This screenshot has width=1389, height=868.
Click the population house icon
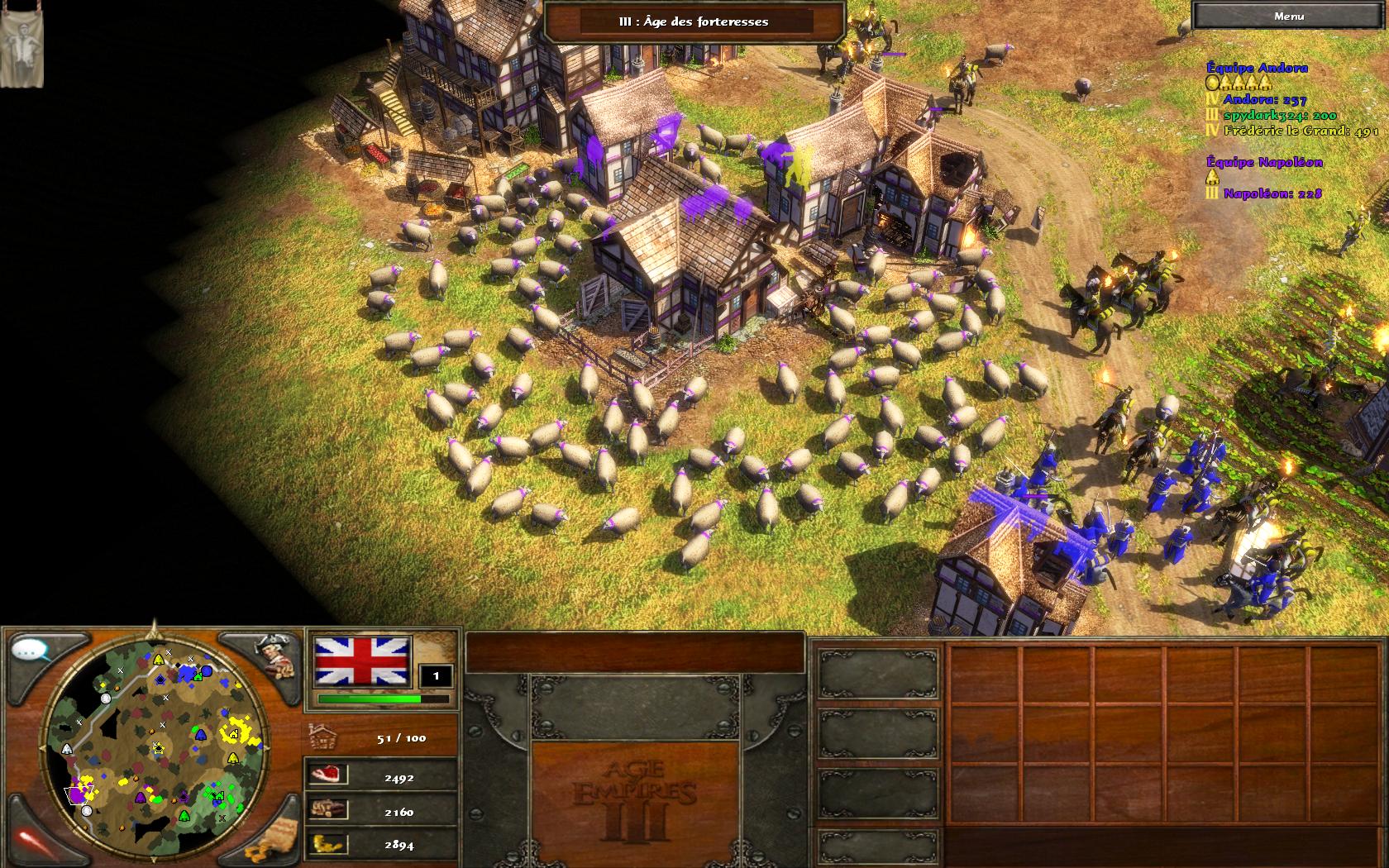[x=322, y=736]
